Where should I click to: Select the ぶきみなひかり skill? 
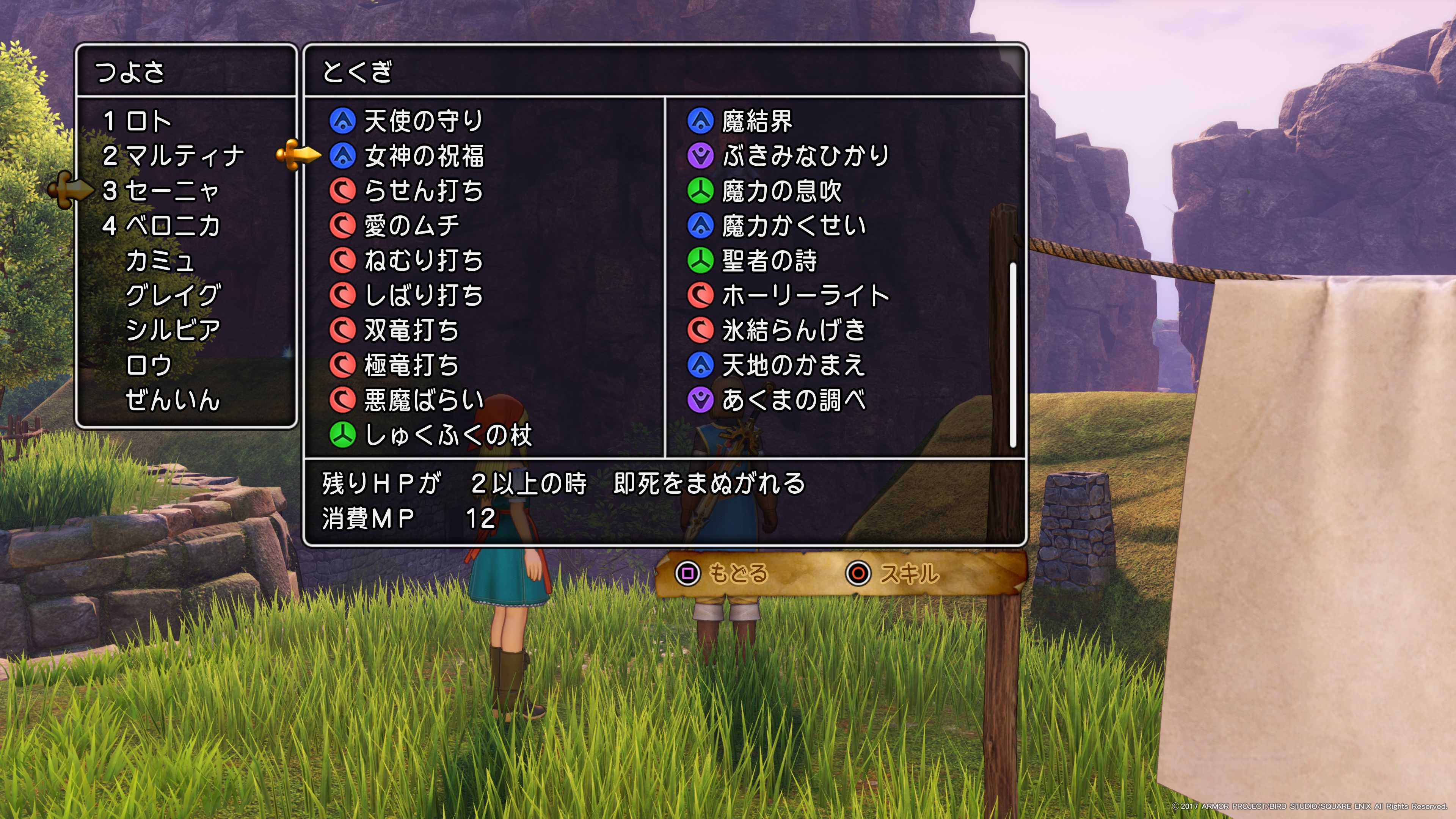tap(805, 157)
